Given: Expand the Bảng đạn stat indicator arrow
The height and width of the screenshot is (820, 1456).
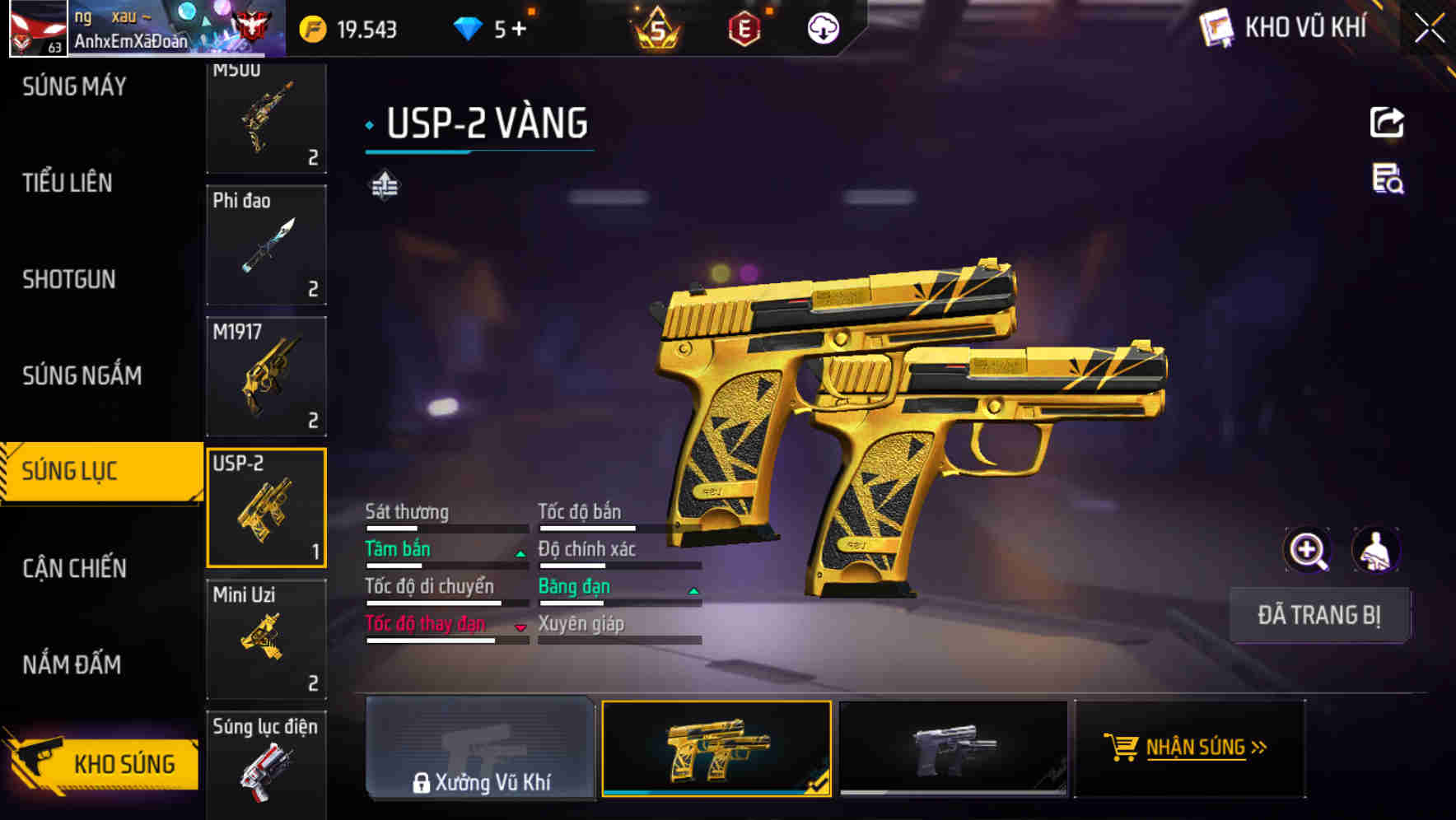Looking at the screenshot, I should pos(692,589).
